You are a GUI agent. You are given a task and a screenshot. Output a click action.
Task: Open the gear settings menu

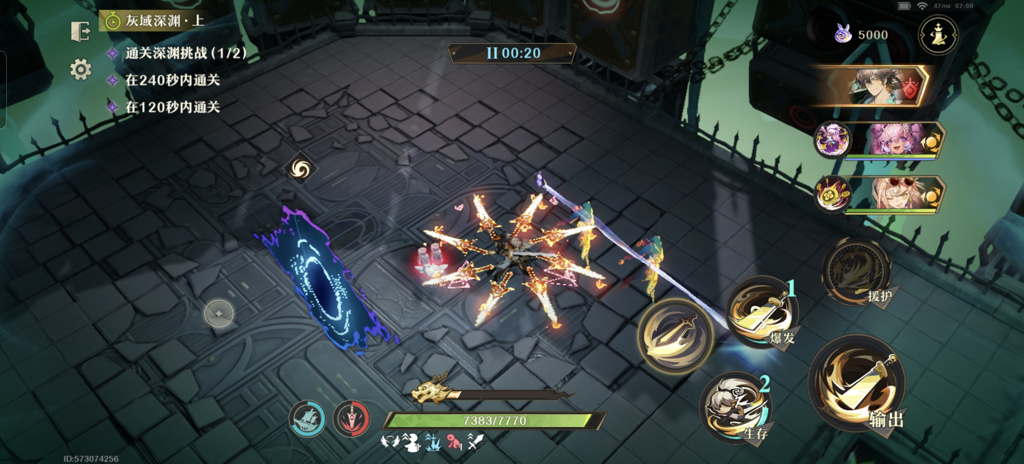tap(81, 69)
